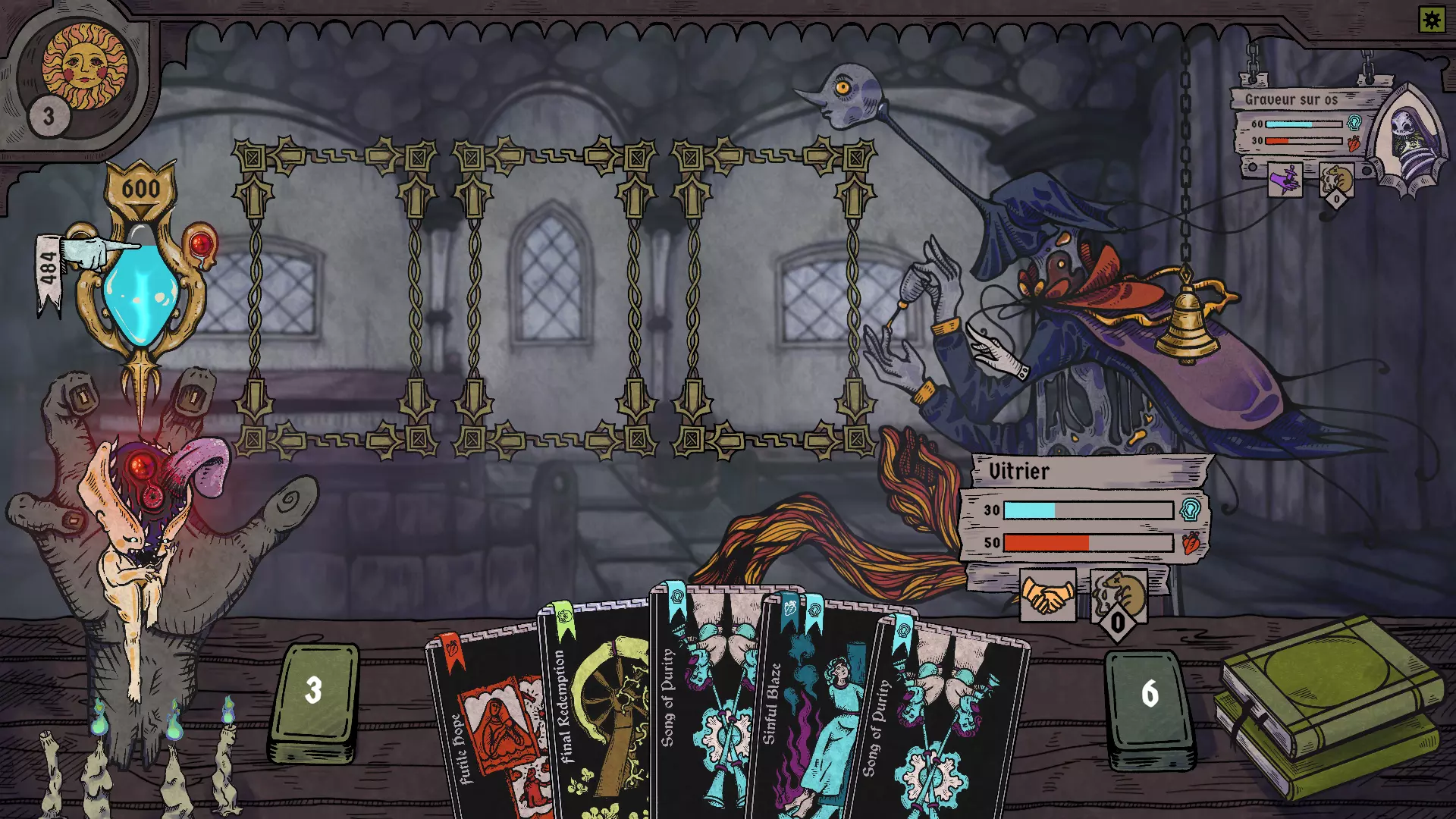This screenshot has height=819, width=1456.
Task: Inspect the rat icon under Vitrier
Action: click(1119, 596)
